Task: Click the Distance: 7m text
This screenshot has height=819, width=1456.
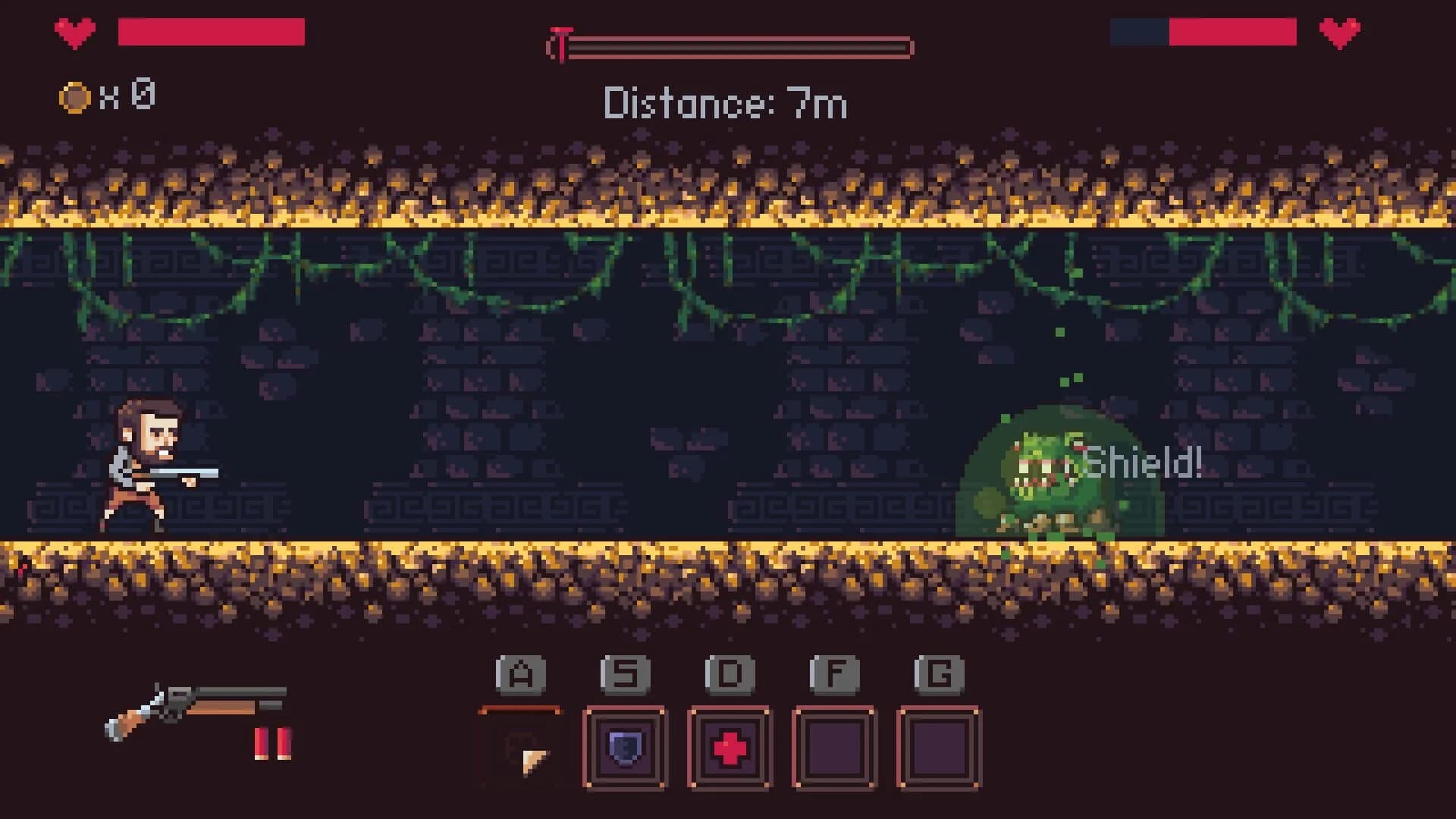Action: [724, 104]
